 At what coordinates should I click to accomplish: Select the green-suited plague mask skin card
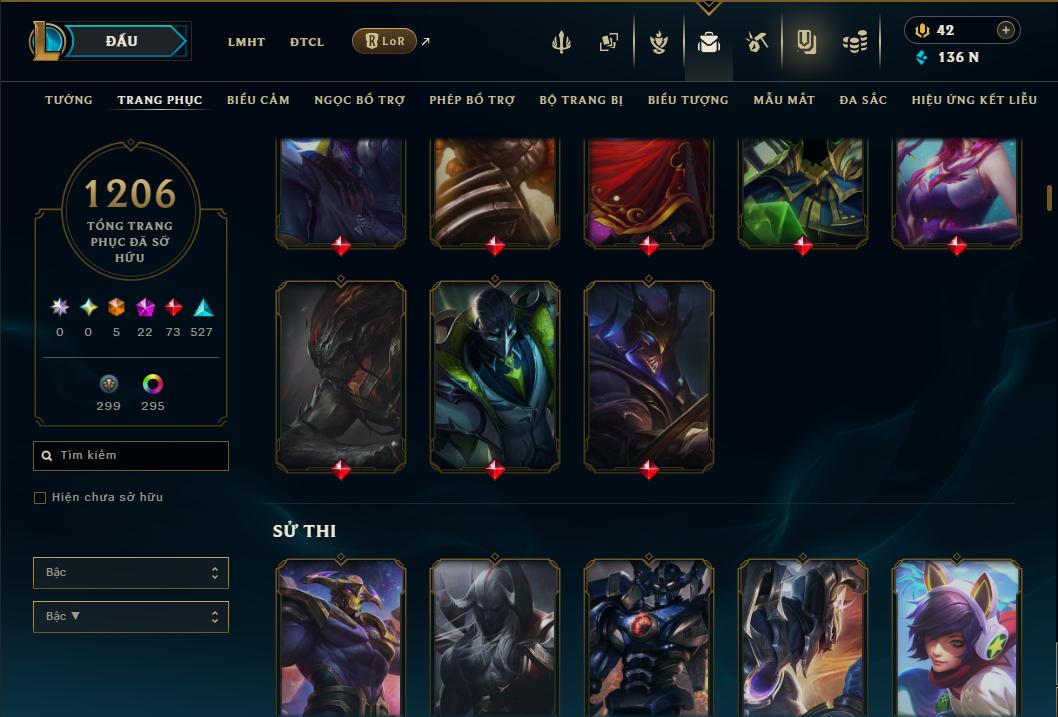tap(495, 375)
